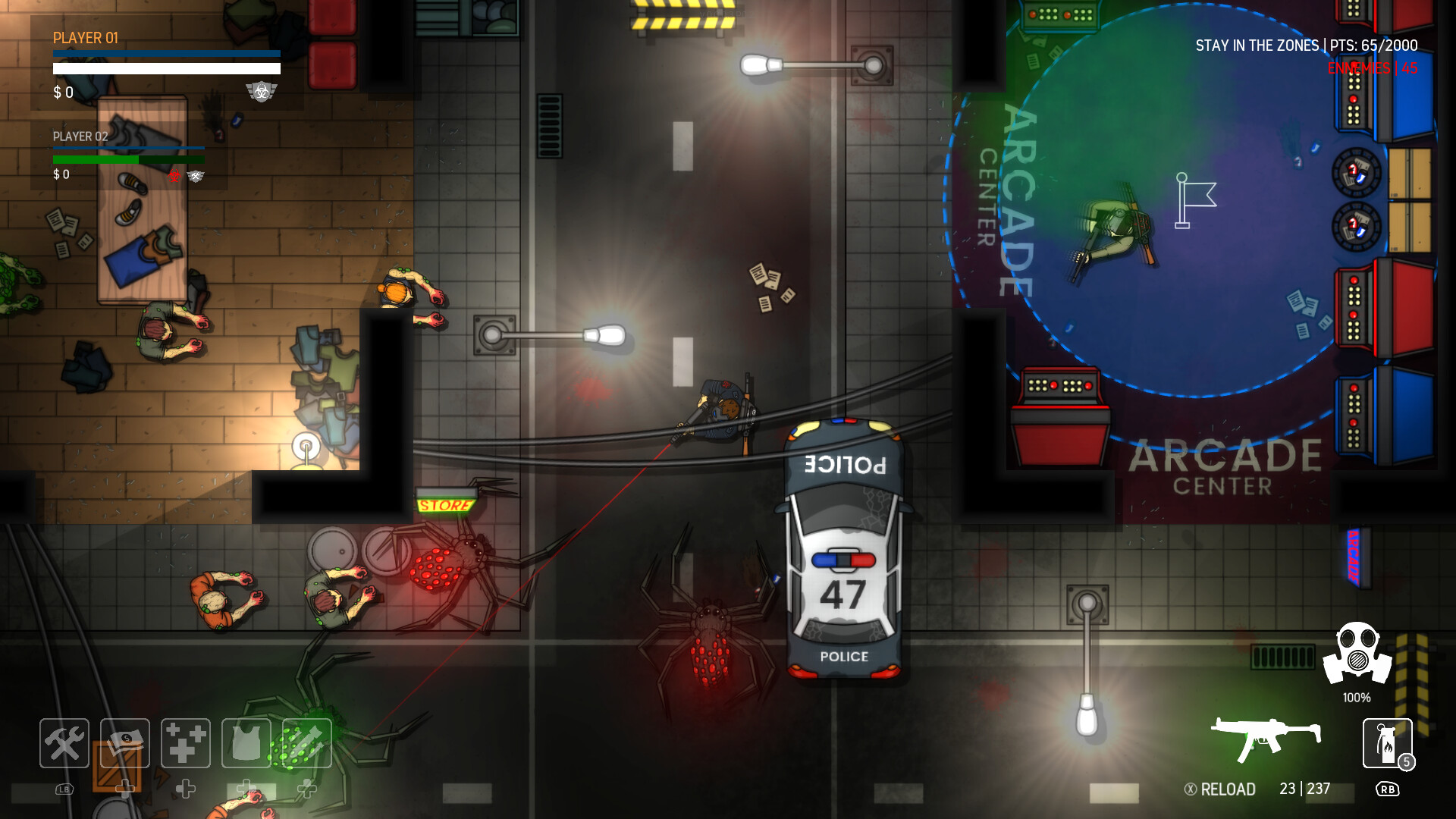This screenshot has height=819, width=1456.
Task: Click Player 02's winged tools badge
Action: click(196, 177)
